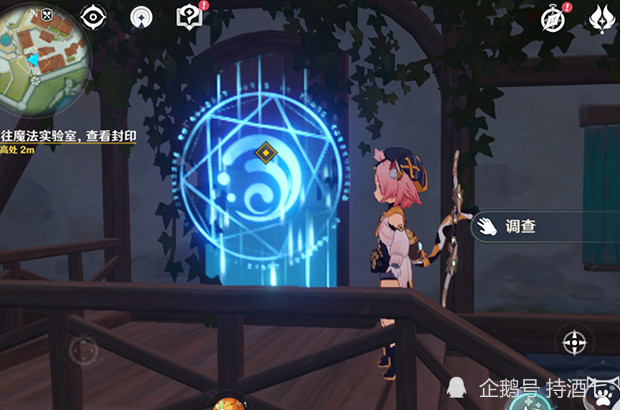Tap the crosshair aim button
The width and height of the screenshot is (620, 410).
click(574, 342)
